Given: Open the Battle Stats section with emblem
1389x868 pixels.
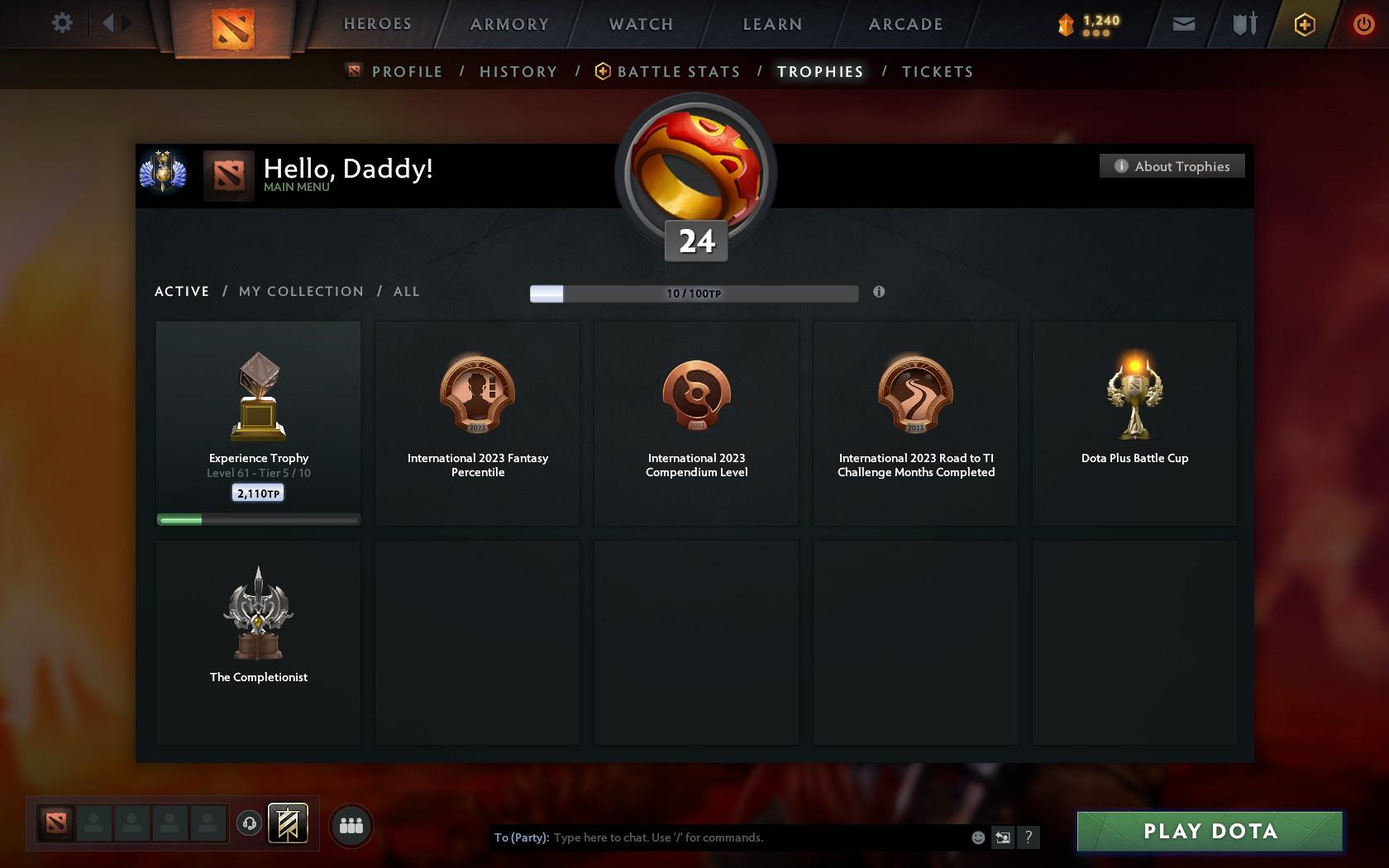Looking at the screenshot, I should pos(669,72).
